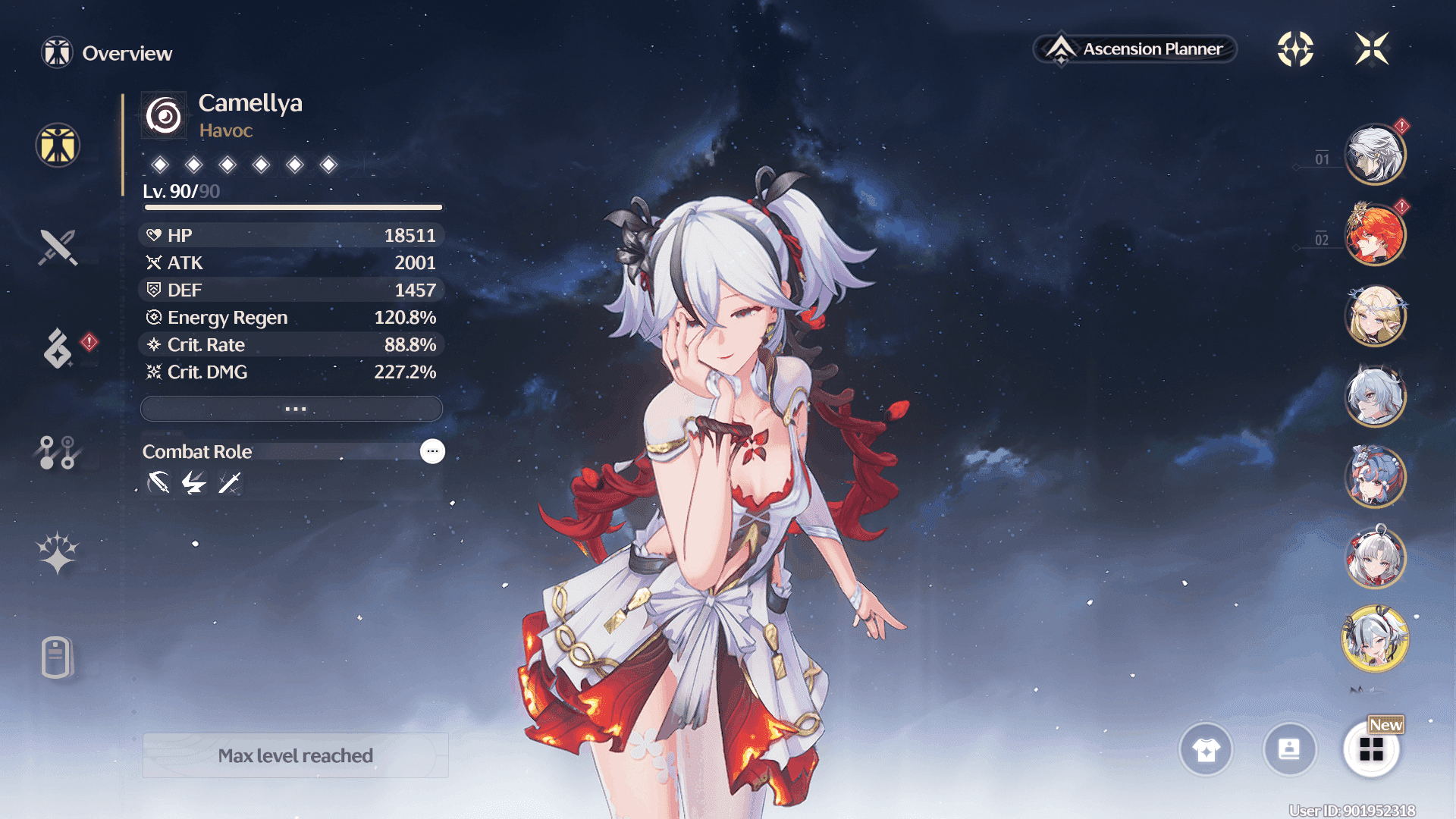Select the Overview tab icon in the sidebar
The height and width of the screenshot is (819, 1456).
58,145
